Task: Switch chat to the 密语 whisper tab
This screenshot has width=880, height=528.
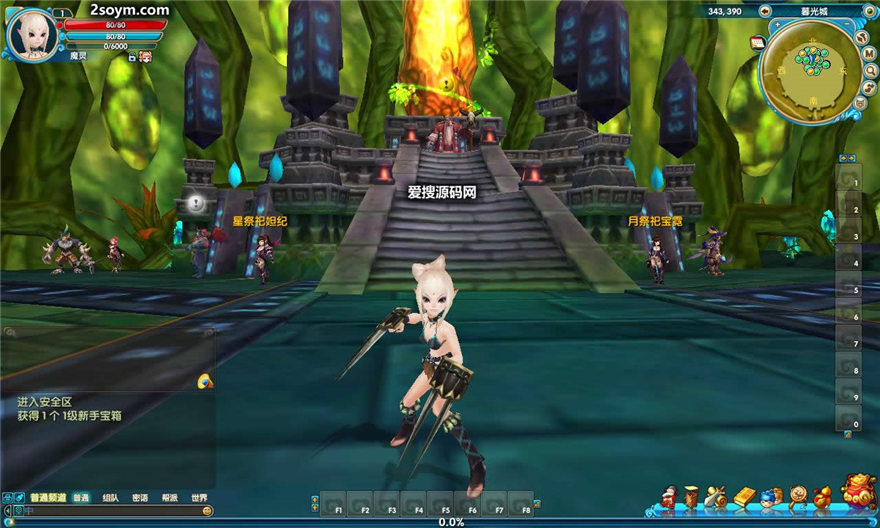Action: (140, 497)
